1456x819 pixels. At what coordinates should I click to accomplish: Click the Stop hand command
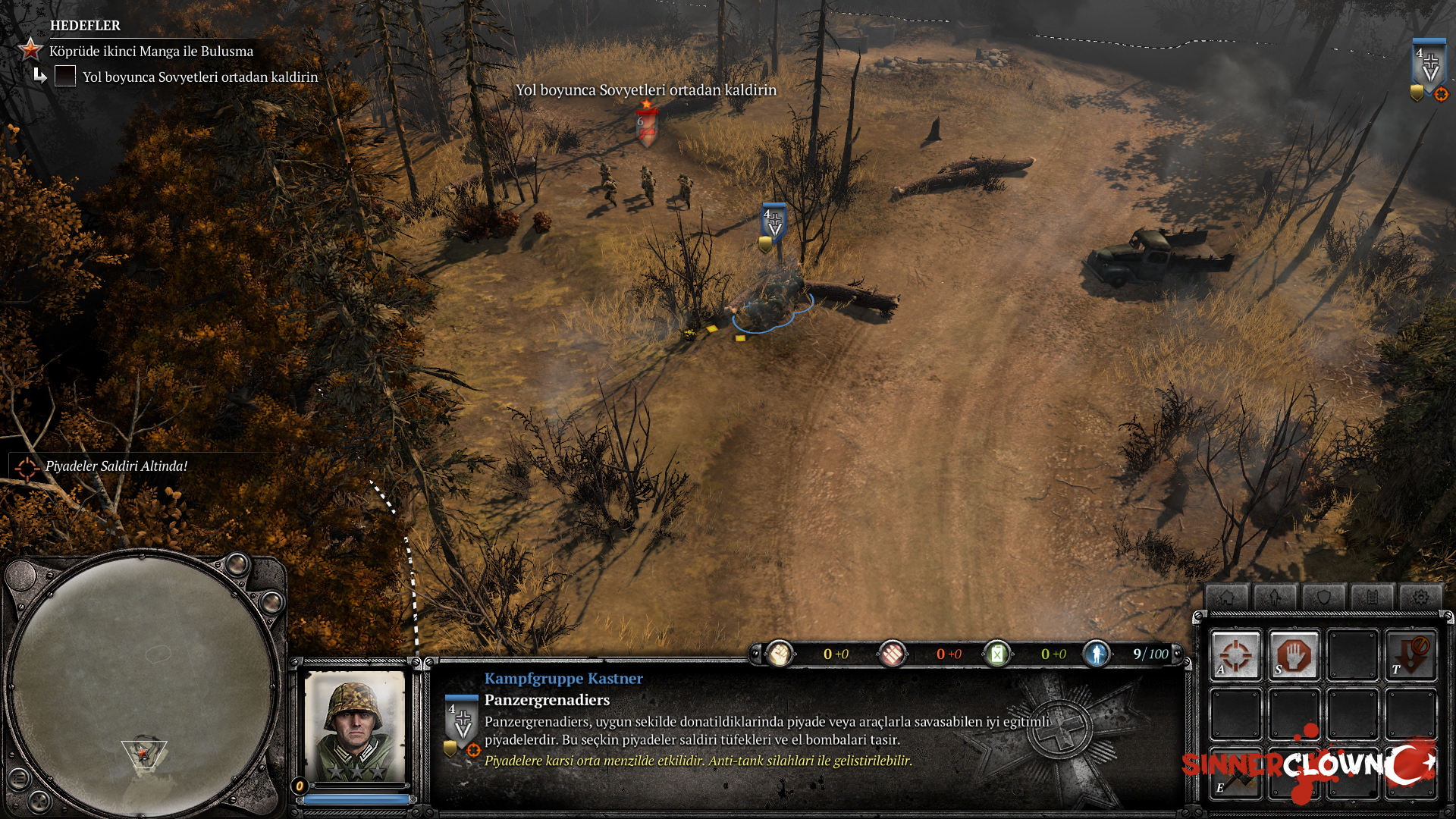(x=1294, y=654)
